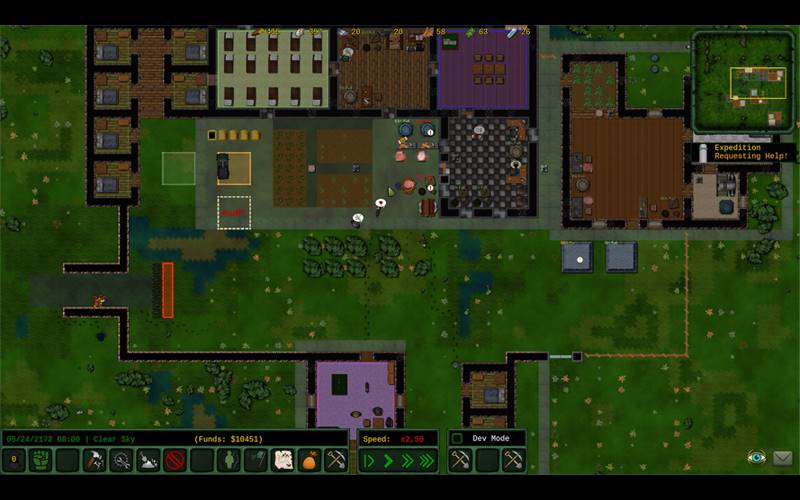Toggle the Dev Mode checkbox
Screen dimensions: 800x500
[x=458, y=439]
